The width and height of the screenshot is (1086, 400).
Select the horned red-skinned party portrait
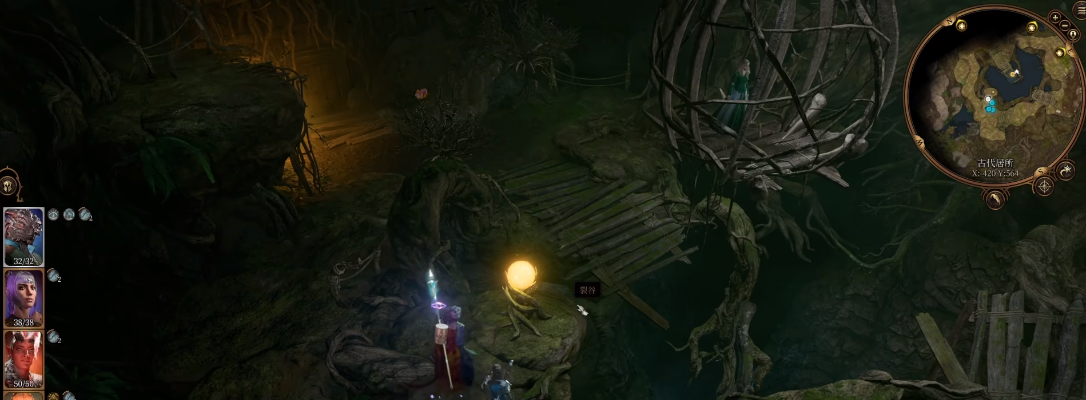[23, 358]
